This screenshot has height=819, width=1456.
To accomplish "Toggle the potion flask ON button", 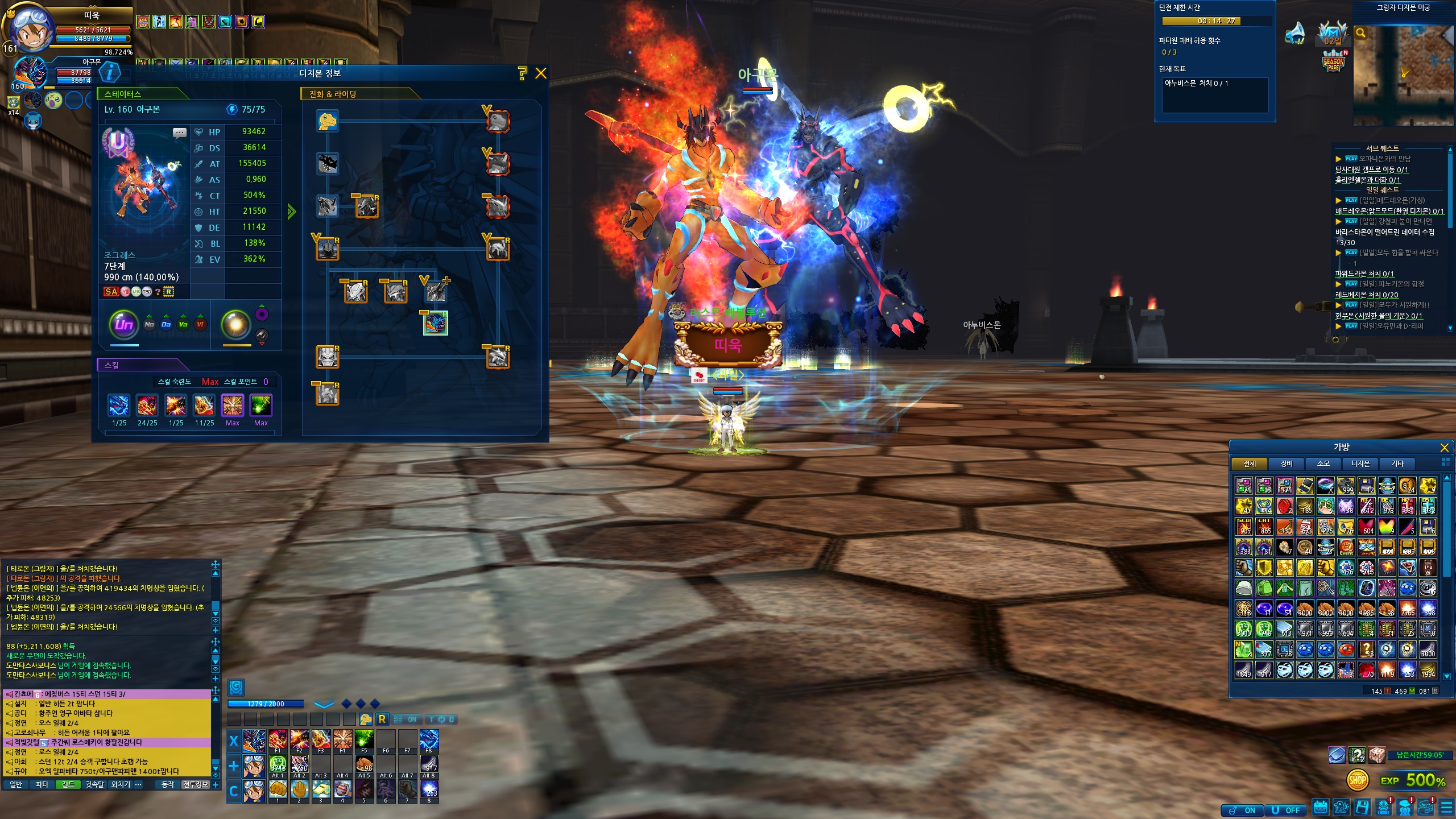I will coord(1242,810).
